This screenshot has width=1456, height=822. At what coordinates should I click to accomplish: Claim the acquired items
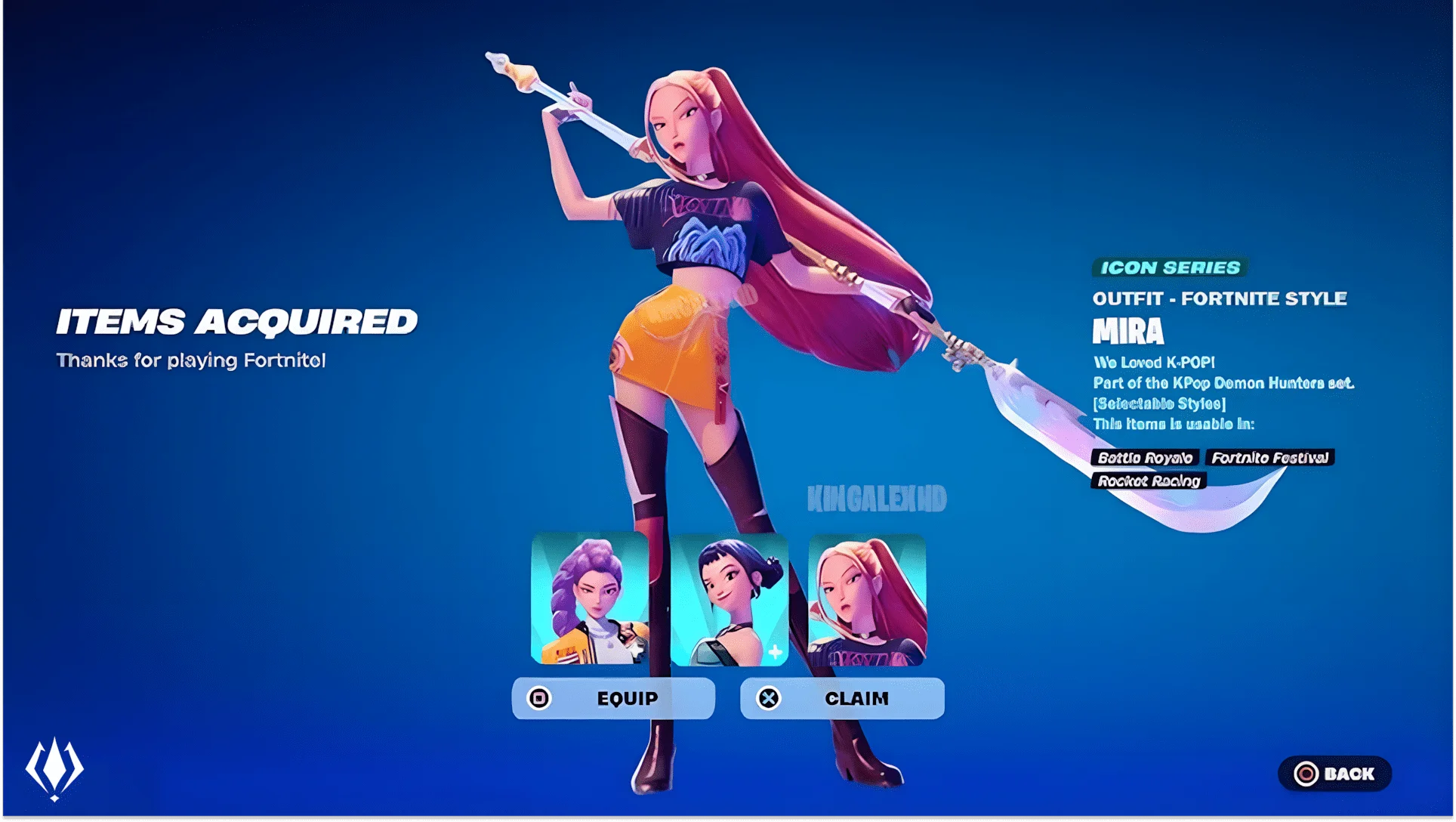point(842,698)
